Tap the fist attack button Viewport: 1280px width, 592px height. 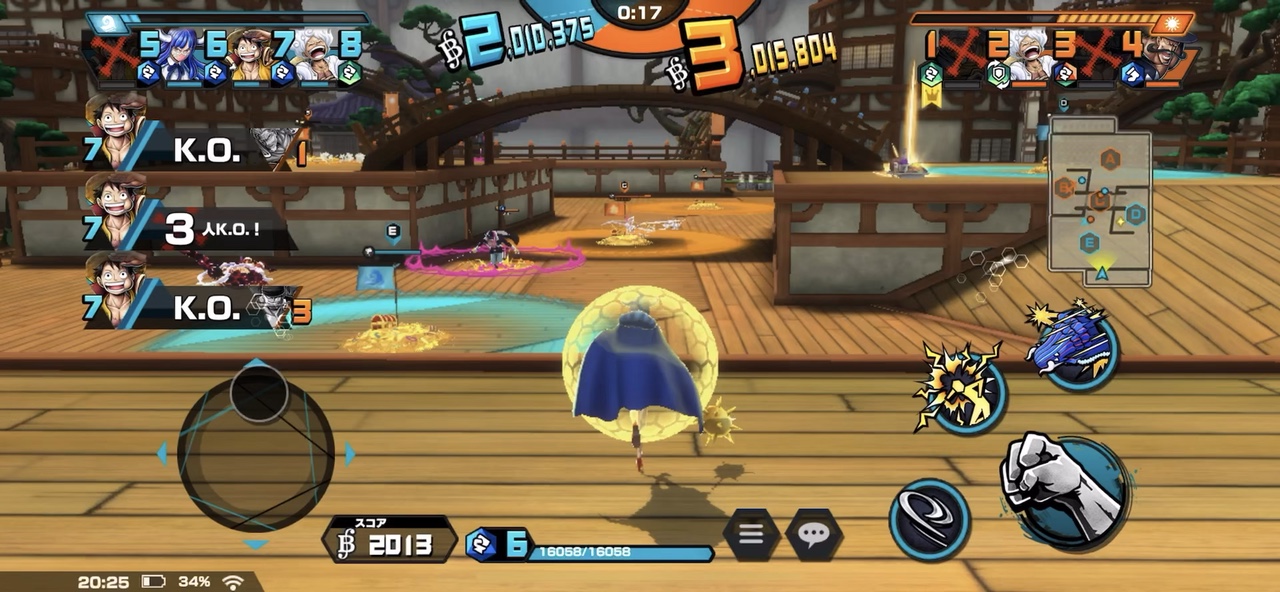pos(1064,492)
